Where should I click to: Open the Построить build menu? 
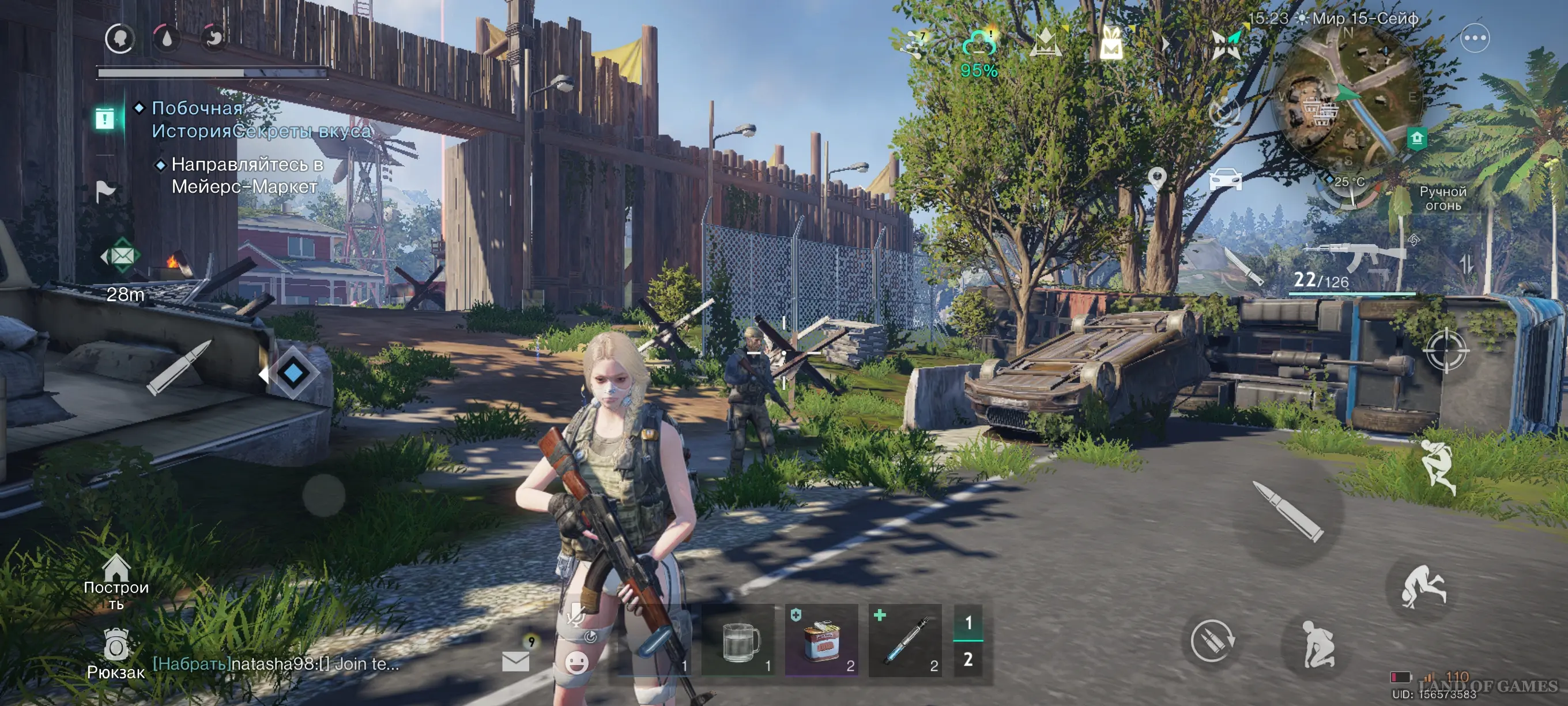pyautogui.click(x=116, y=580)
